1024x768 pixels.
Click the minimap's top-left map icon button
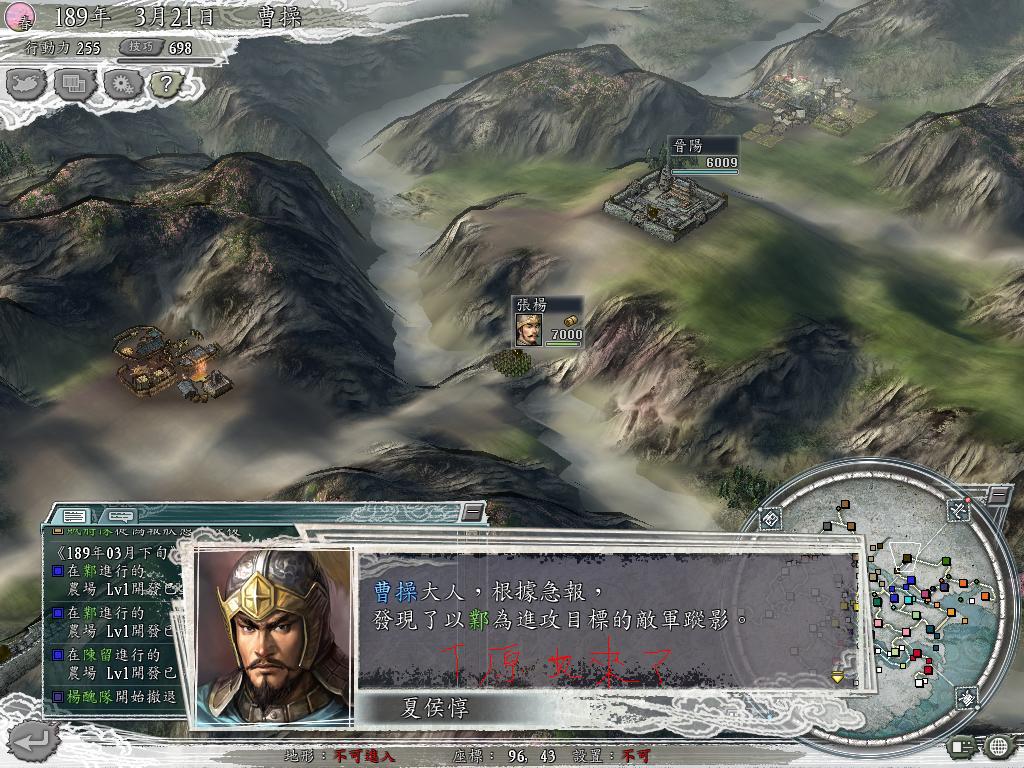coord(770,520)
